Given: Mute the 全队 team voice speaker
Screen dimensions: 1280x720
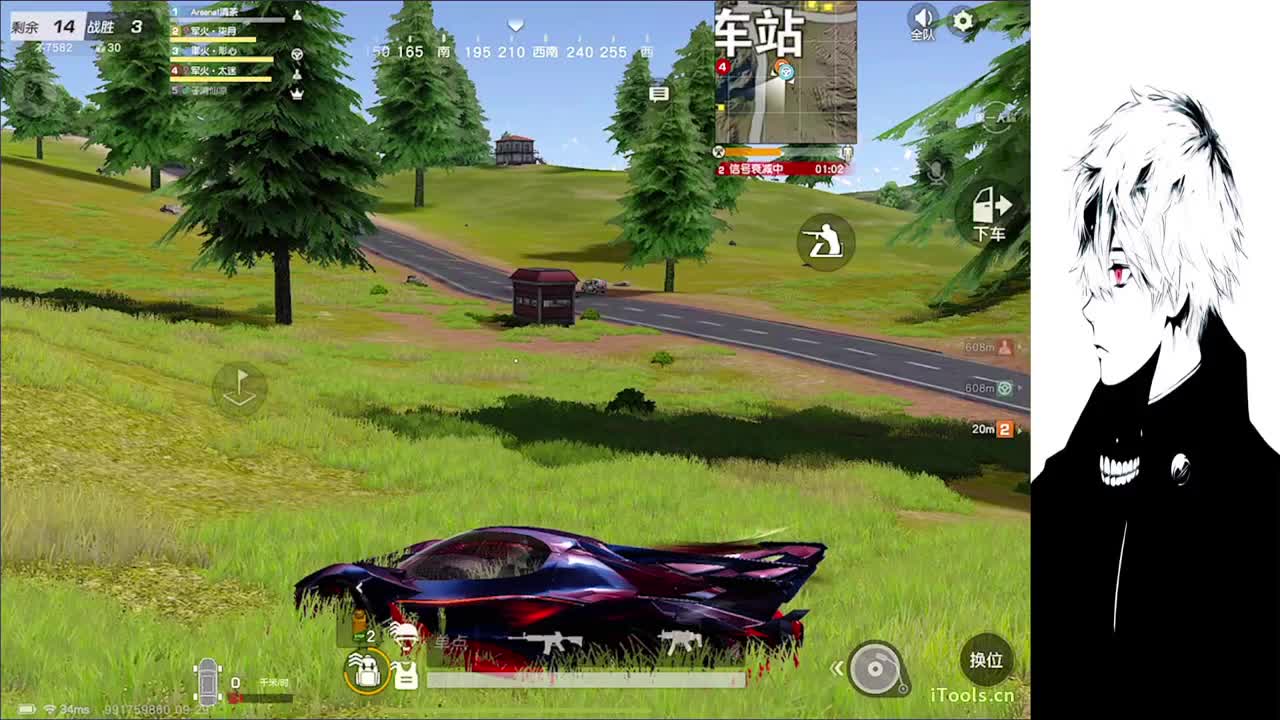Looking at the screenshot, I should click(x=923, y=18).
